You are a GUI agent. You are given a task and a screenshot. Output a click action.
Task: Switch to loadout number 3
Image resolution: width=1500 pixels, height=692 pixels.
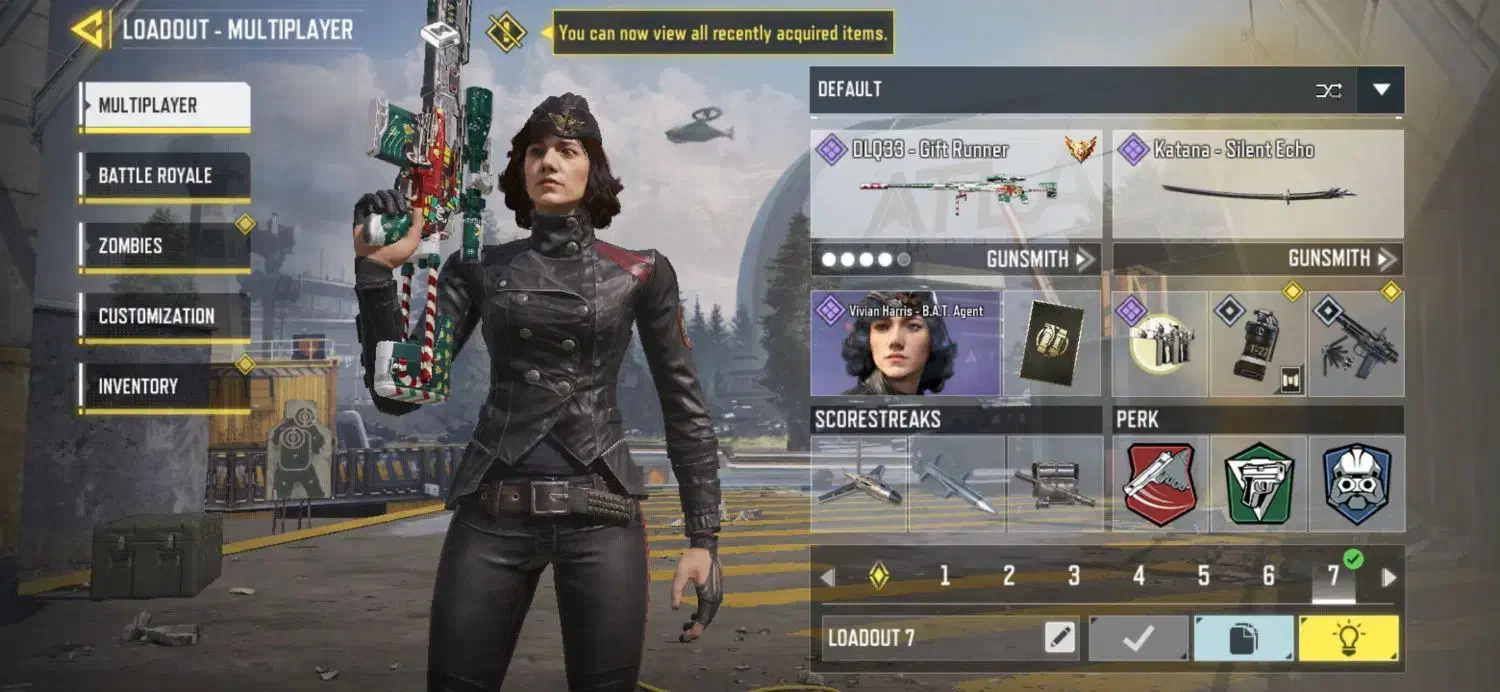1074,576
